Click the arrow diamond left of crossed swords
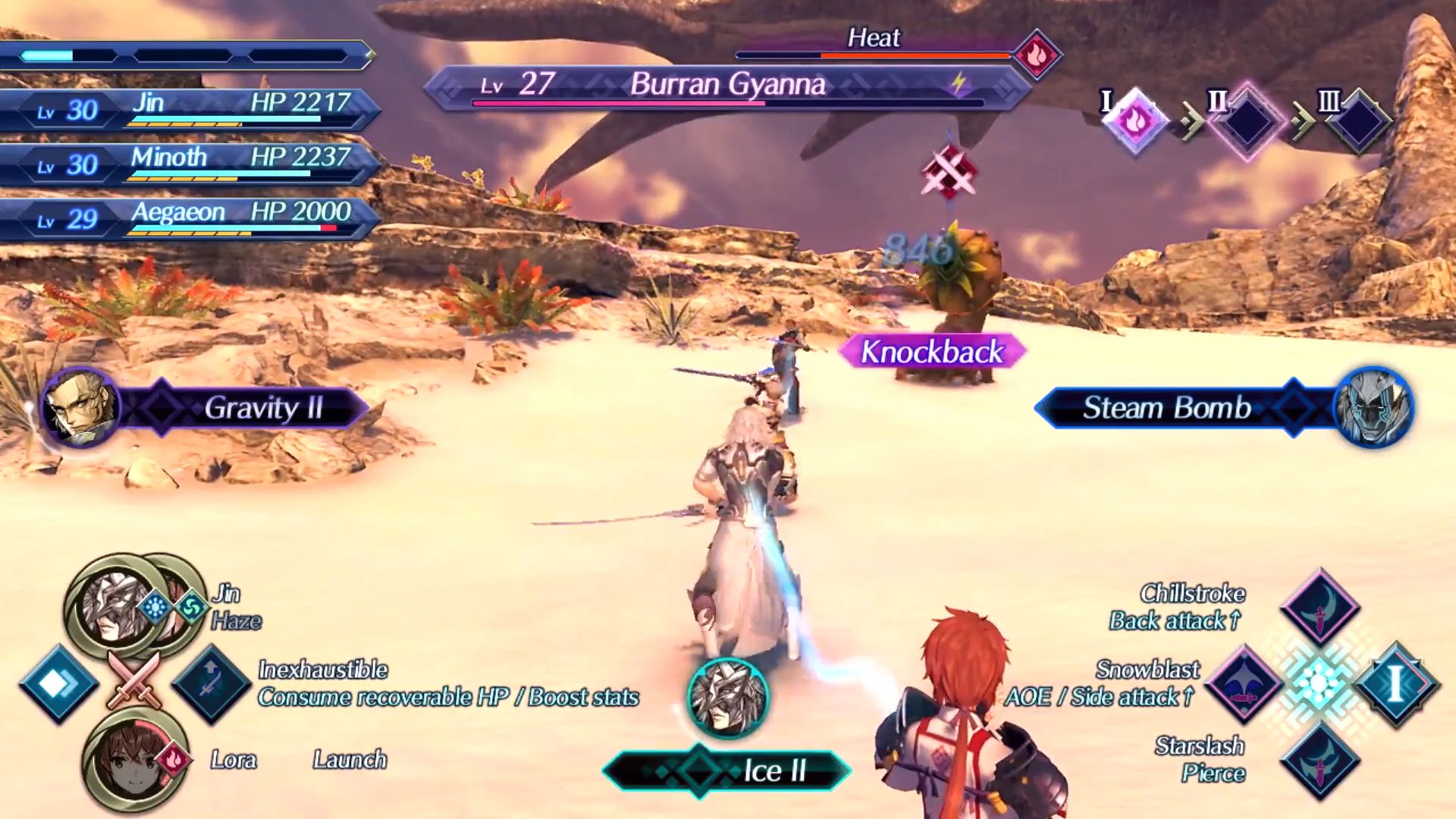 tap(58, 683)
